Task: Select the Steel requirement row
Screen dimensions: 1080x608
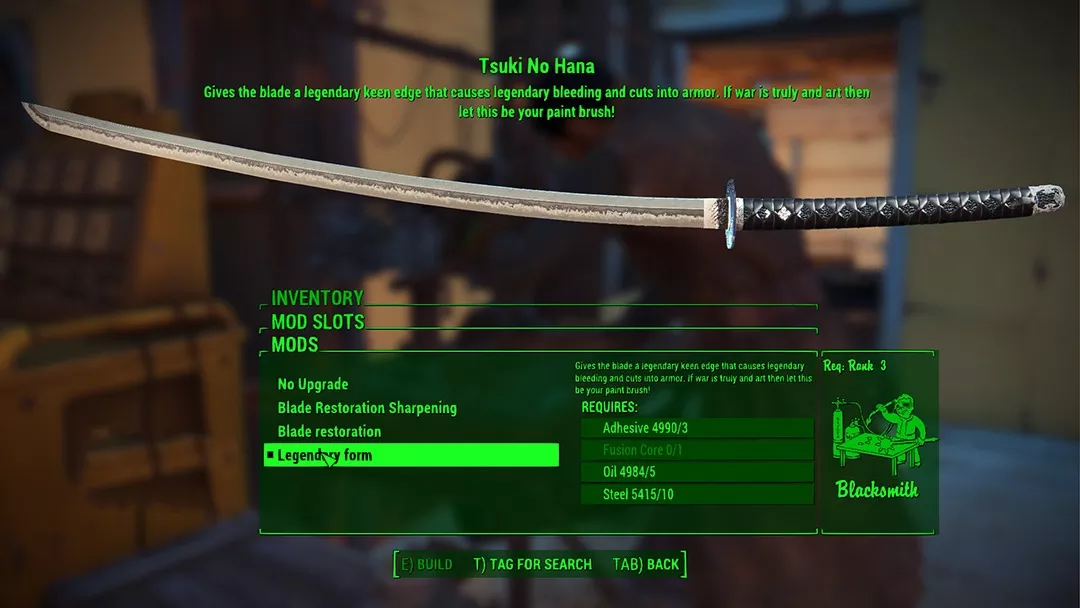Action: pos(697,494)
